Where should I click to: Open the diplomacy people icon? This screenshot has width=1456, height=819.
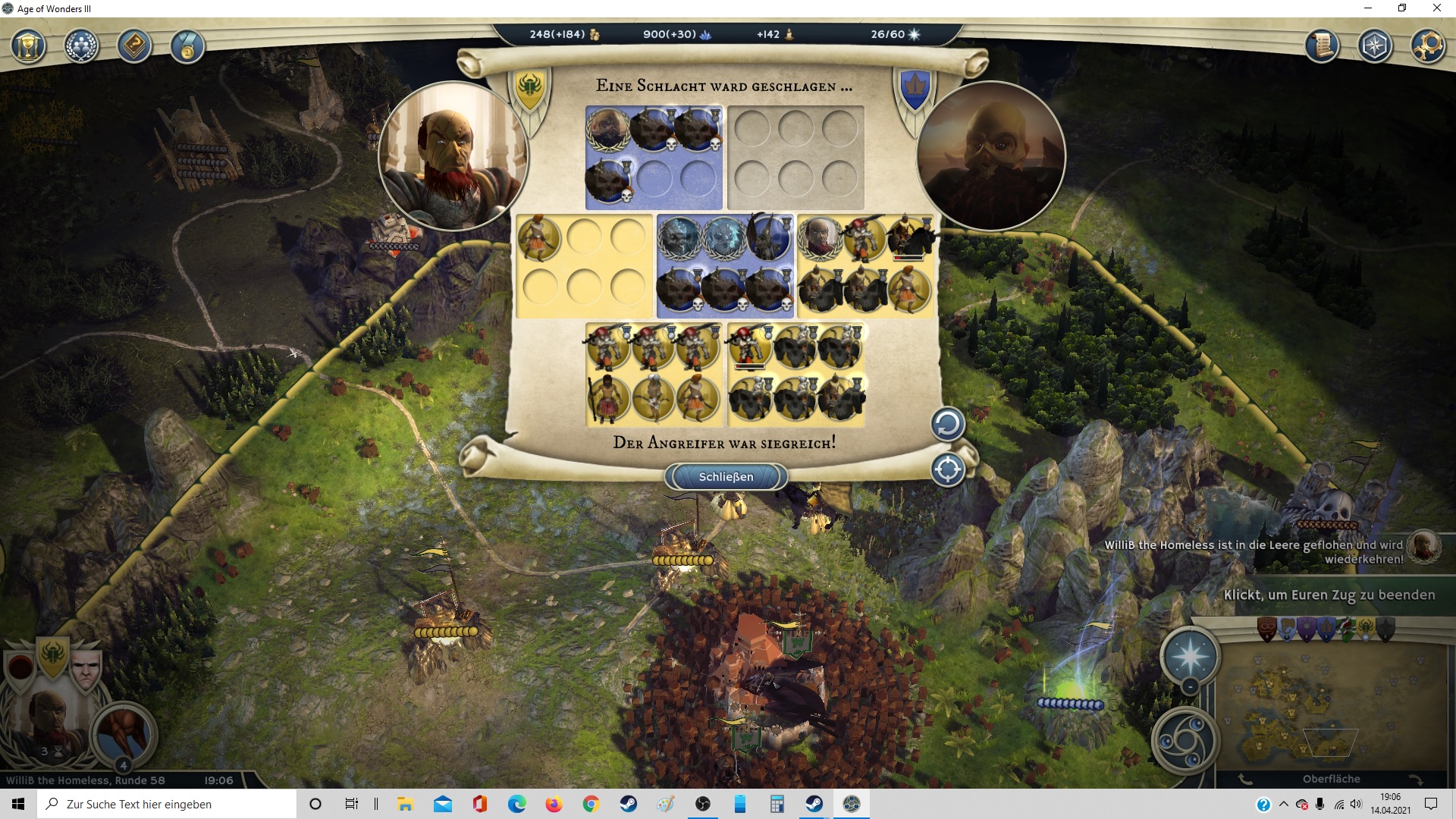click(x=81, y=47)
